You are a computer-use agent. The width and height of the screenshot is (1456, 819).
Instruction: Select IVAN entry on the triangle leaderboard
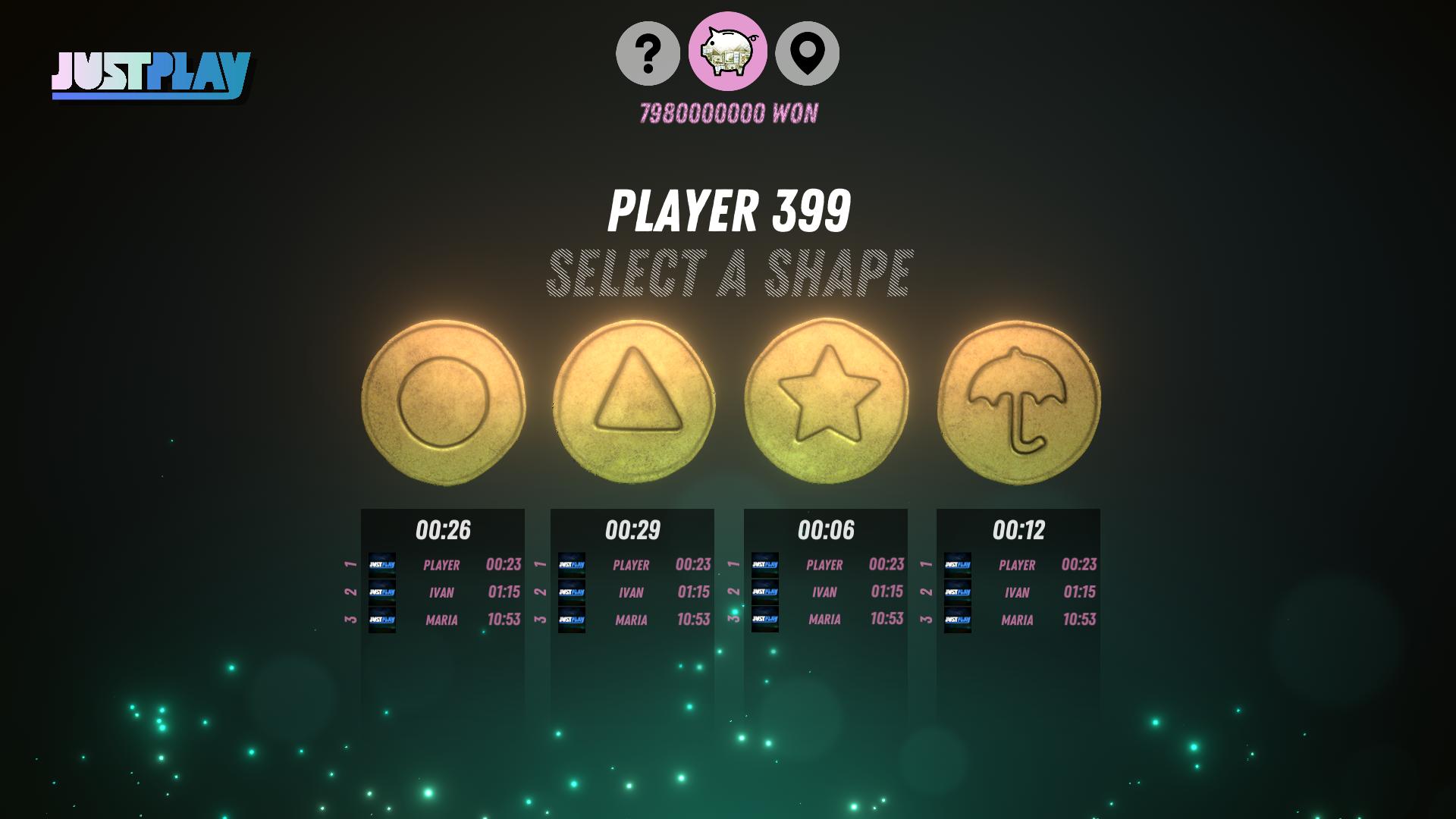coord(632,592)
